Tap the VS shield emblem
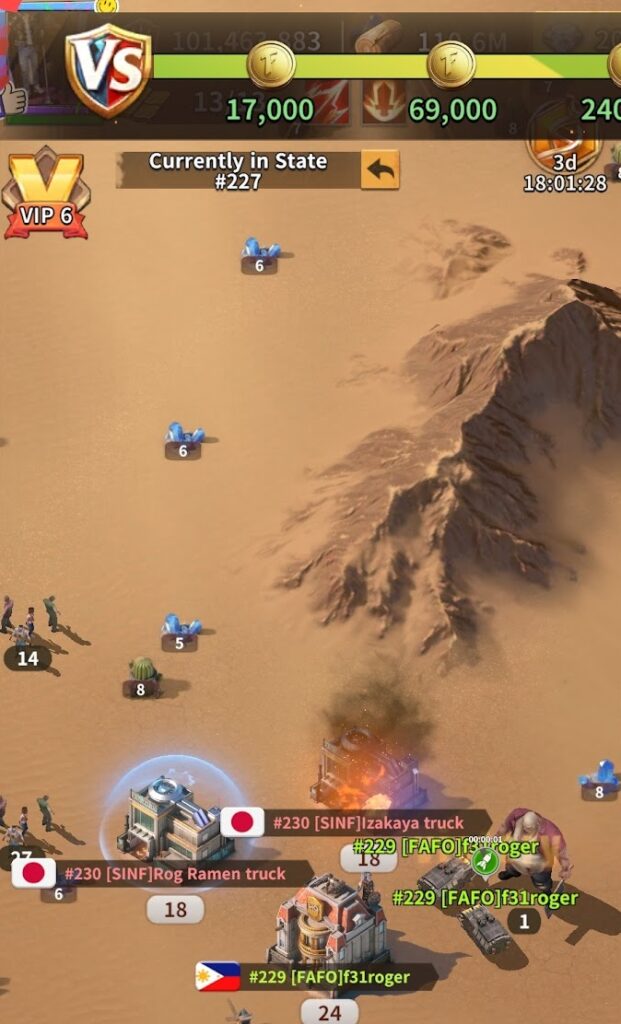Viewport: 621px width, 1024px height. point(108,69)
